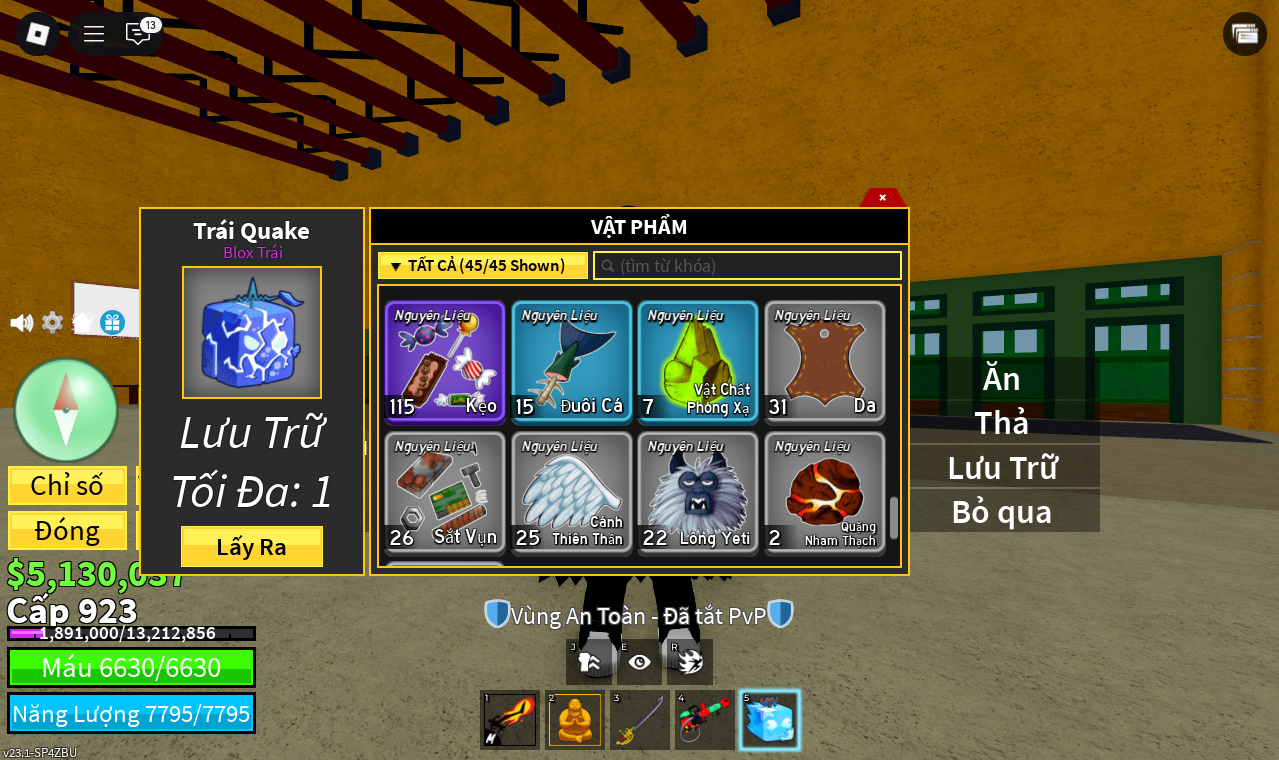Click the Đóng close button
This screenshot has width=1279, height=760.
click(67, 531)
